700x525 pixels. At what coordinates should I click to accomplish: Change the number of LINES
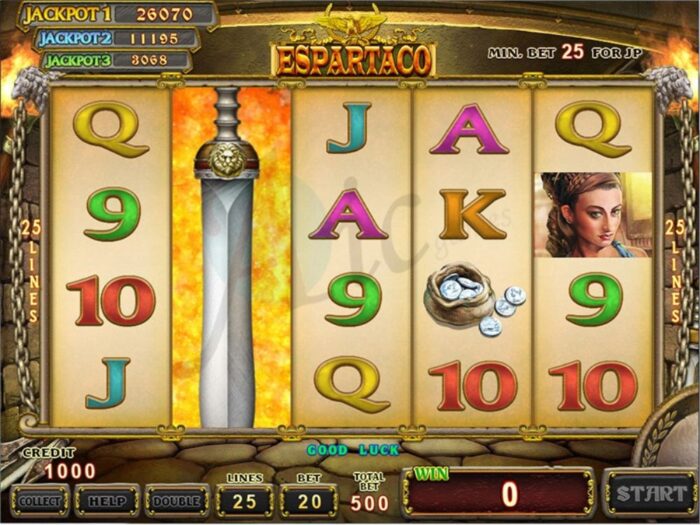click(245, 498)
